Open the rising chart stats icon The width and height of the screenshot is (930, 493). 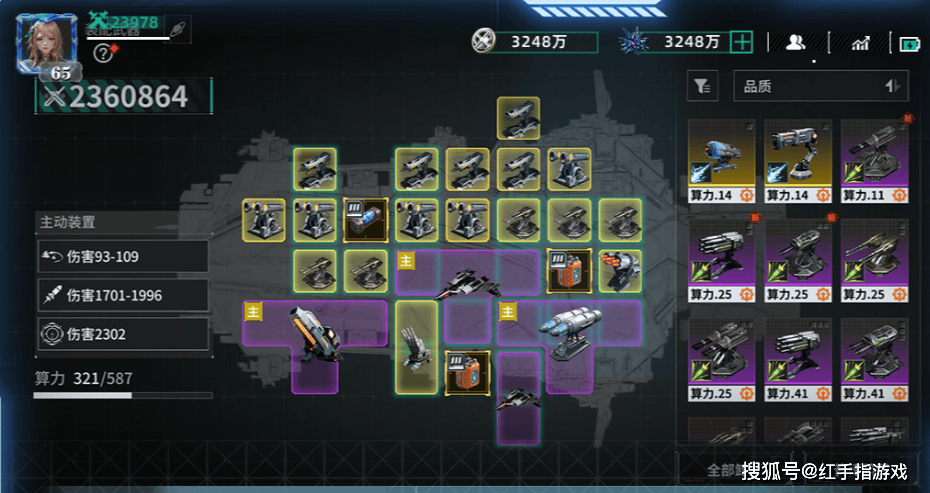(860, 42)
